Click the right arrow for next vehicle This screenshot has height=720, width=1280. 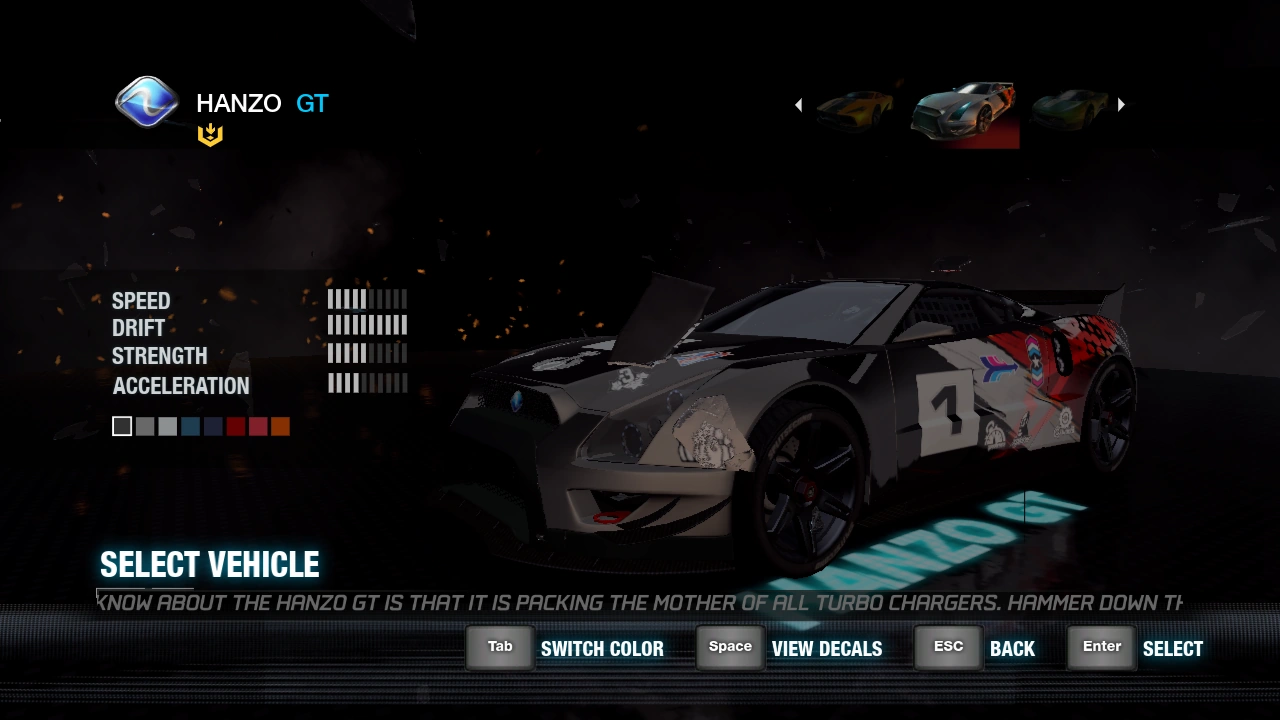click(1121, 105)
